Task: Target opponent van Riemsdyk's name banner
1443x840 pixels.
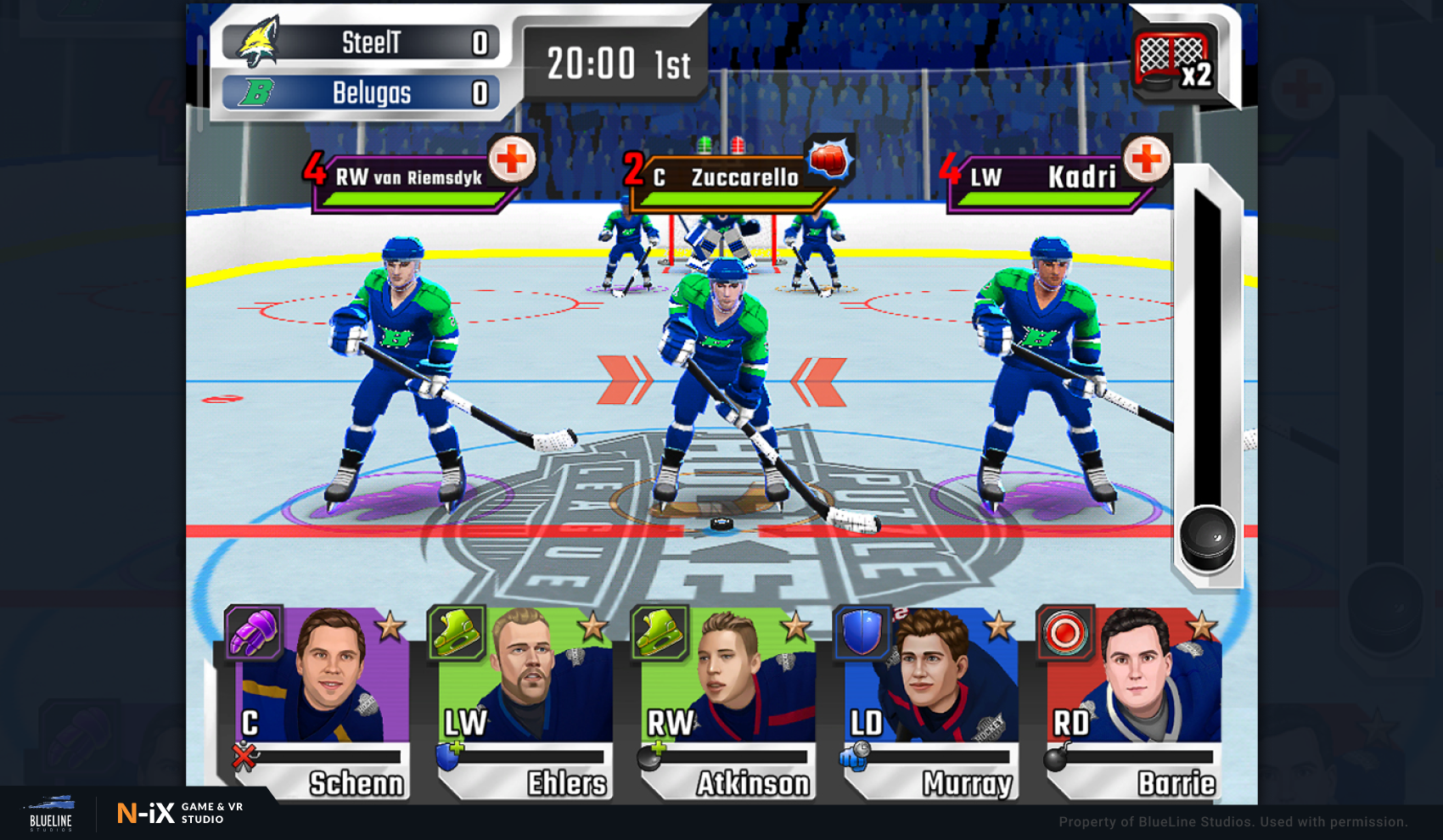Action: (409, 177)
